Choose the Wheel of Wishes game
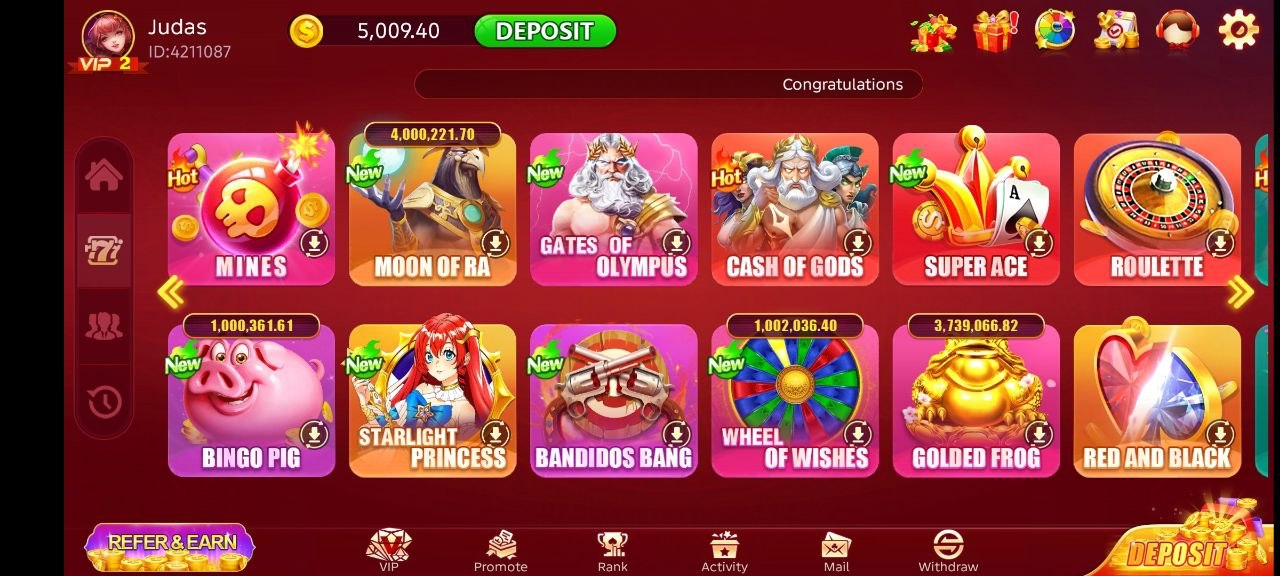 point(794,401)
